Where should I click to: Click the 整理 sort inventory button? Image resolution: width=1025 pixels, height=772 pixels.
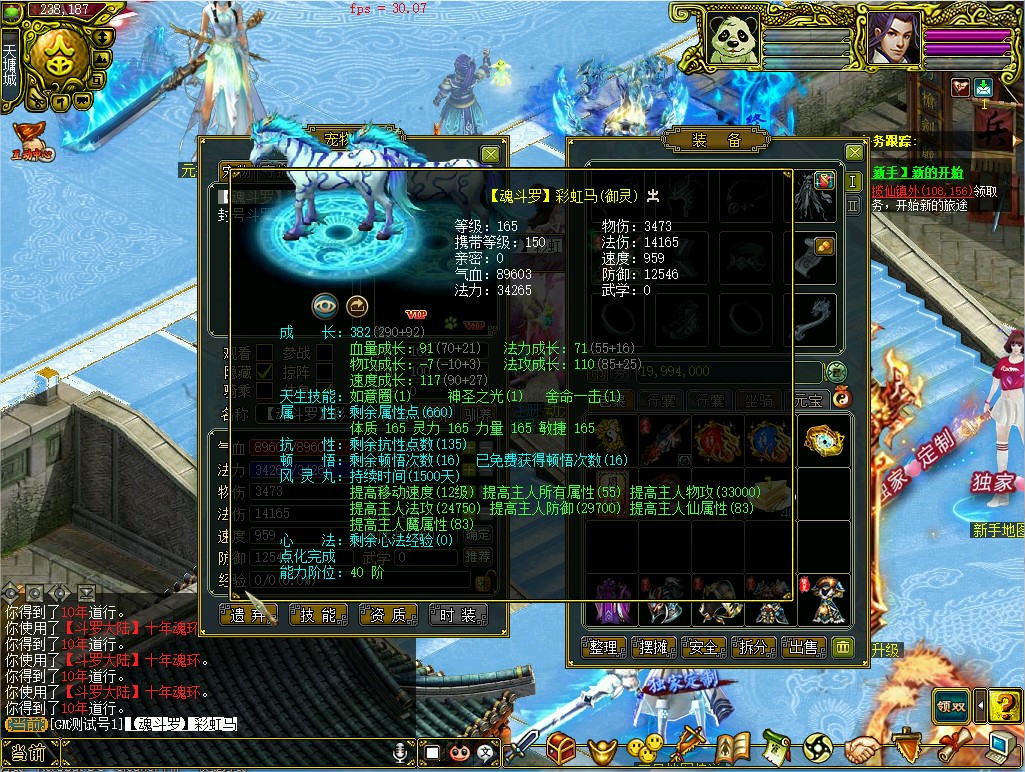(604, 648)
